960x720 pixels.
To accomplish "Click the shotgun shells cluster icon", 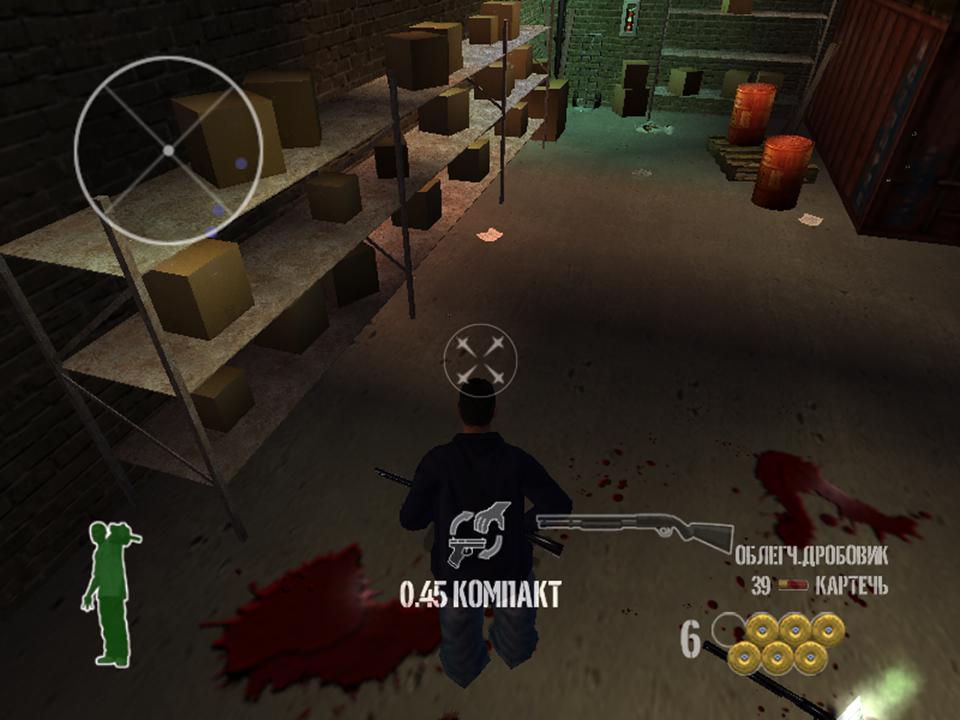I will click(787, 643).
